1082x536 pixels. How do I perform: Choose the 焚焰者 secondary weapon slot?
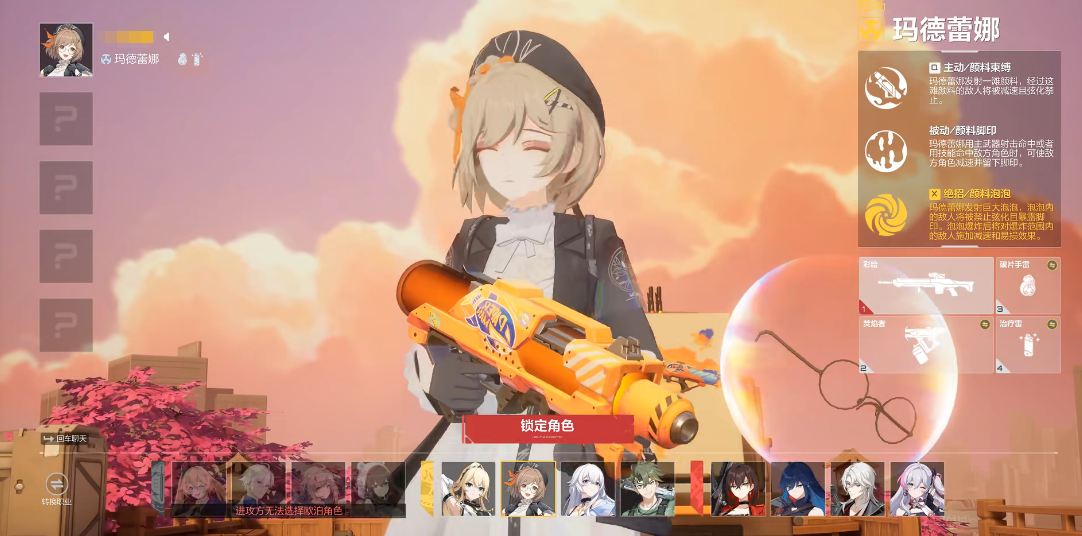(x=925, y=345)
